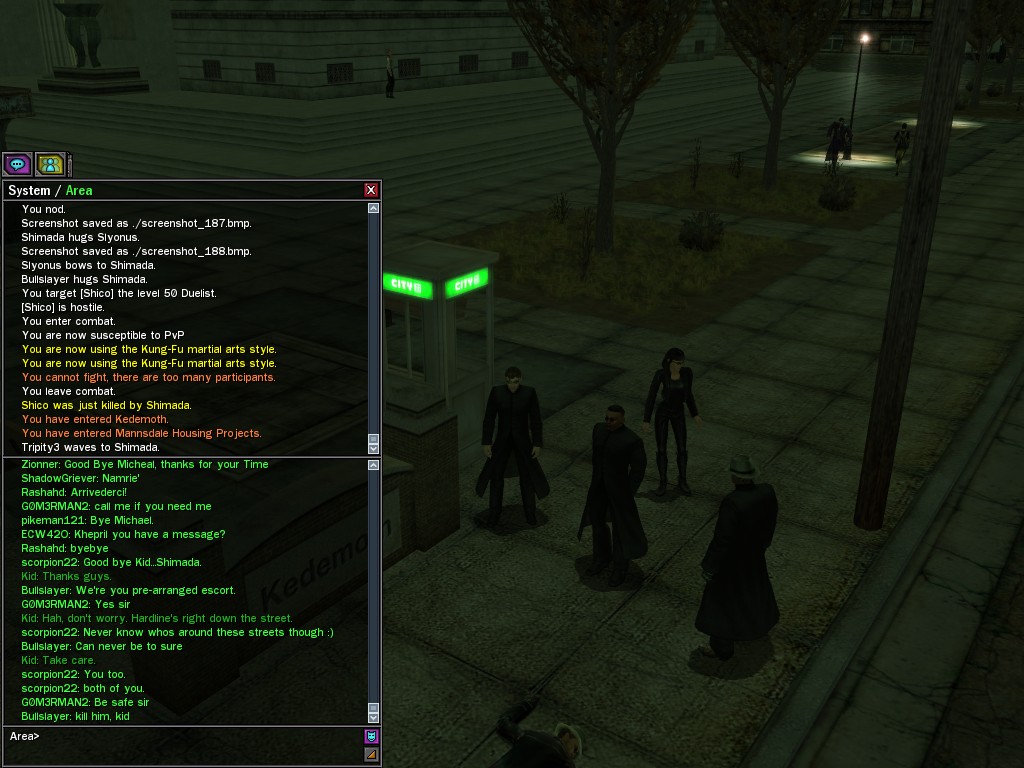The height and width of the screenshot is (768, 1024).
Task: Click the orange triangle resize button
Action: click(x=371, y=754)
